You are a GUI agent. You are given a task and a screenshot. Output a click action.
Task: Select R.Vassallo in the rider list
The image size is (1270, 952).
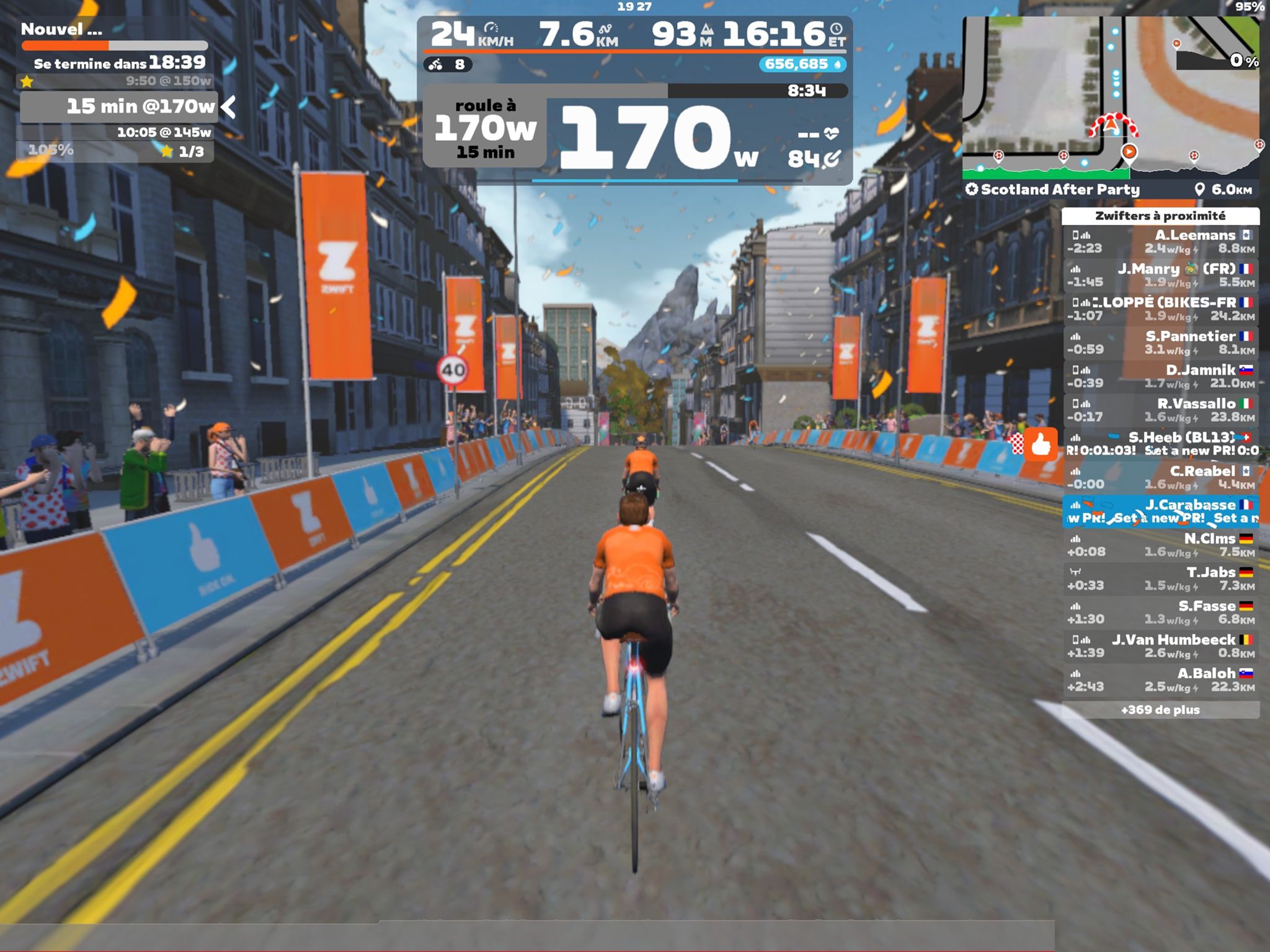(x=1160, y=410)
